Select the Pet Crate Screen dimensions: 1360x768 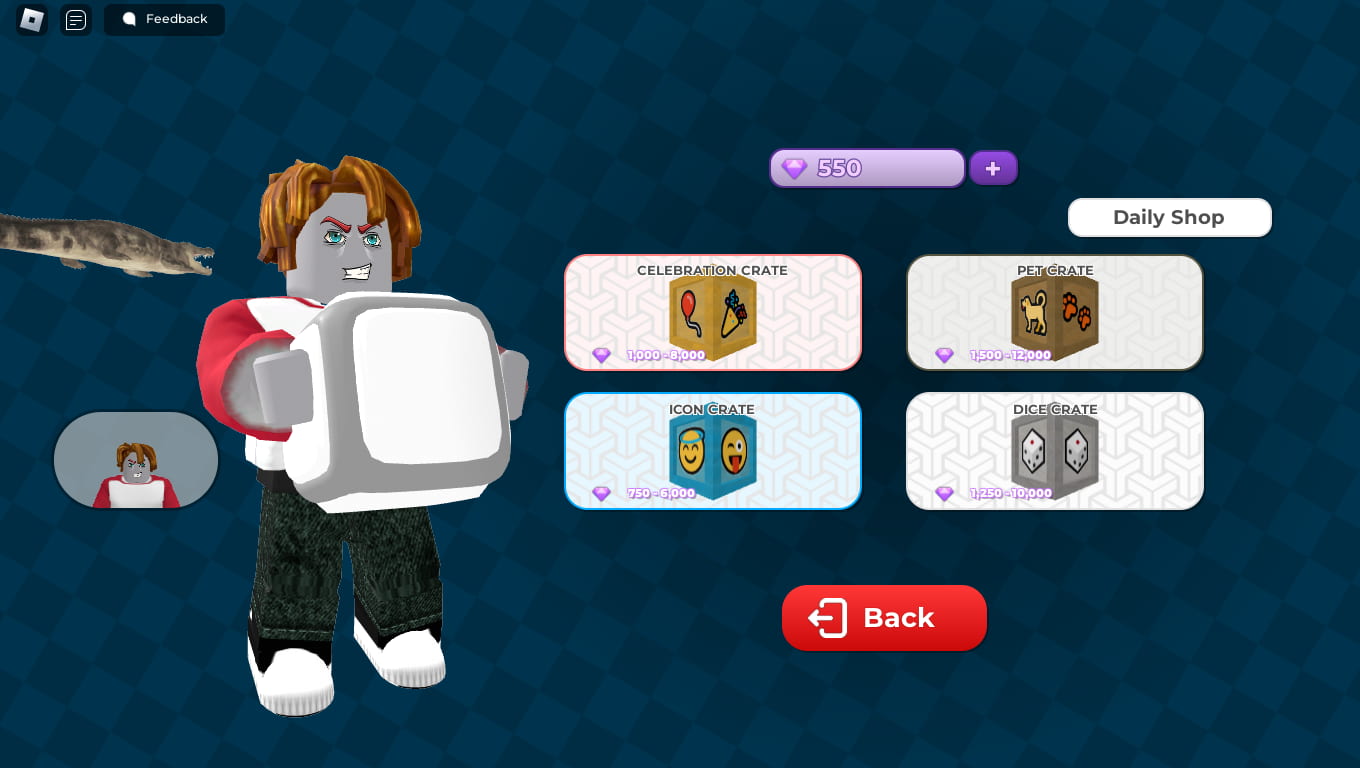1055,312
